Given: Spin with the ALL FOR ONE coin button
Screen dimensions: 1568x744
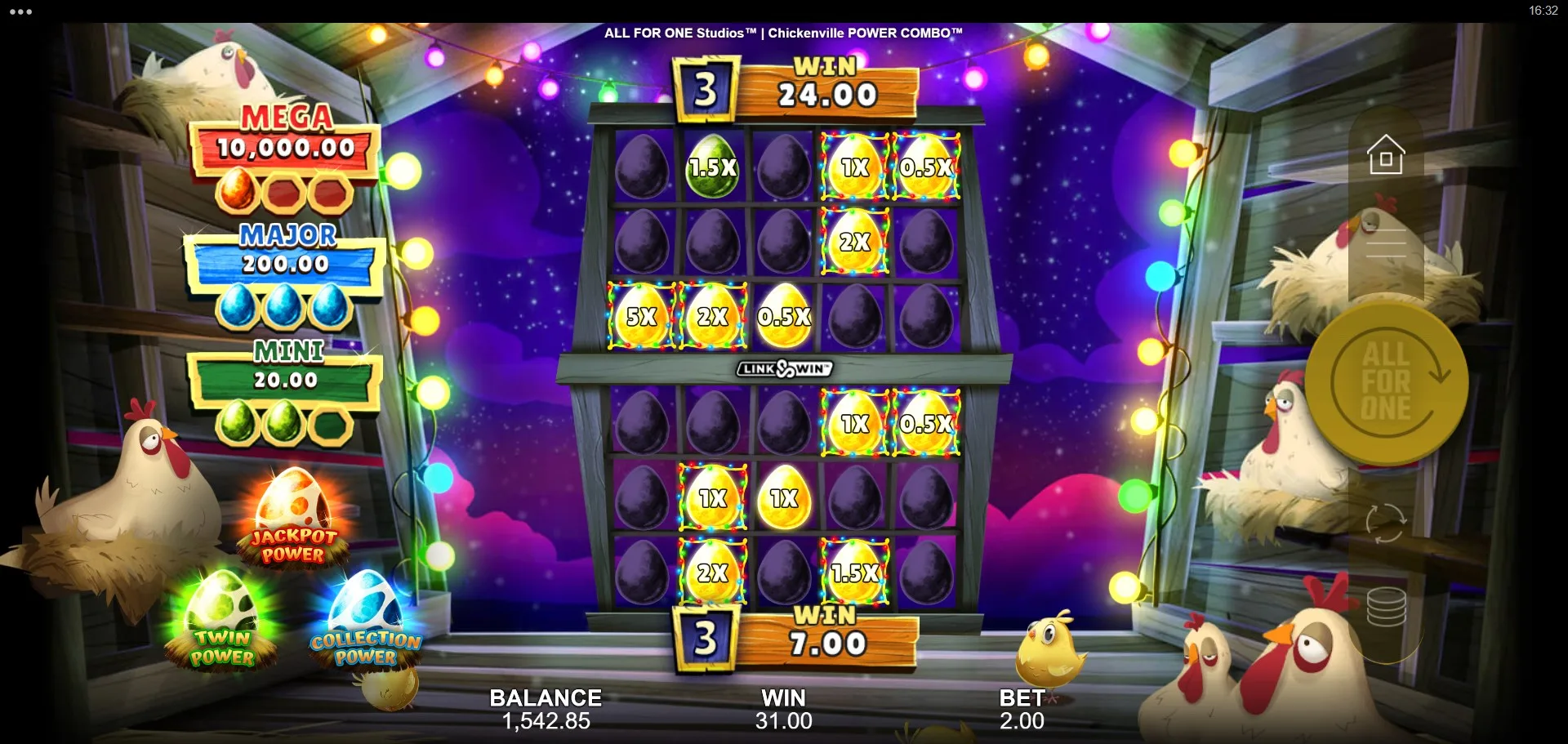Looking at the screenshot, I should click(x=1386, y=382).
